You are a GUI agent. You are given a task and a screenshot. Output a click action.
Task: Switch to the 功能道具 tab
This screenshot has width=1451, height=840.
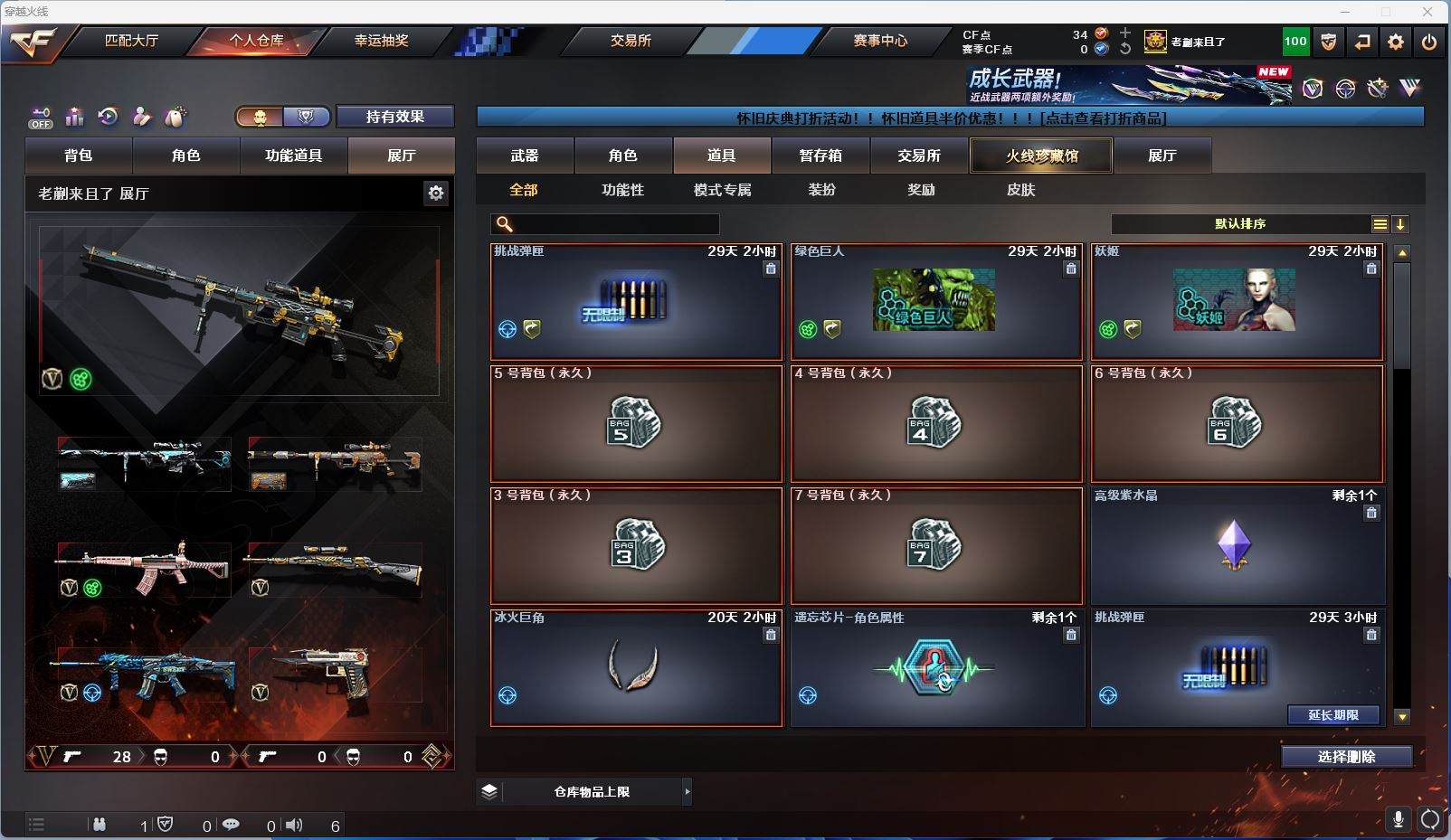pos(293,156)
